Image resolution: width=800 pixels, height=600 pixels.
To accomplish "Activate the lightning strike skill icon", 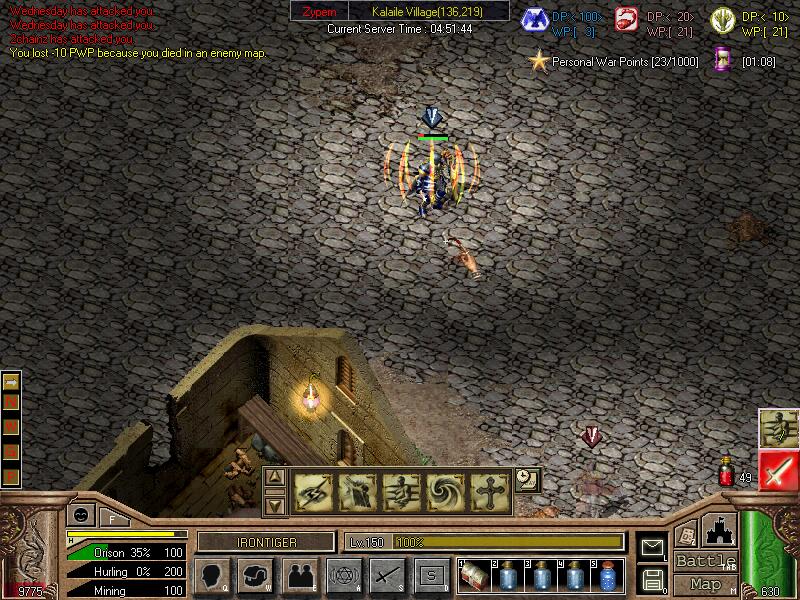I will [312, 492].
